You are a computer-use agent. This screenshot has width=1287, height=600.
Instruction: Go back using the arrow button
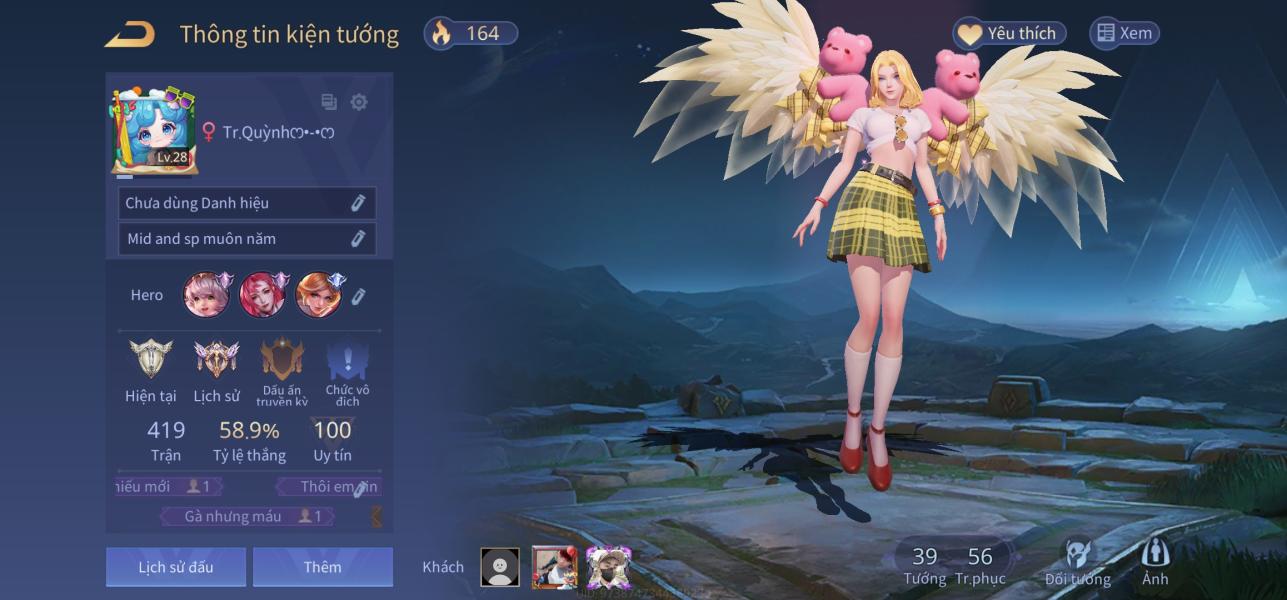(x=130, y=34)
